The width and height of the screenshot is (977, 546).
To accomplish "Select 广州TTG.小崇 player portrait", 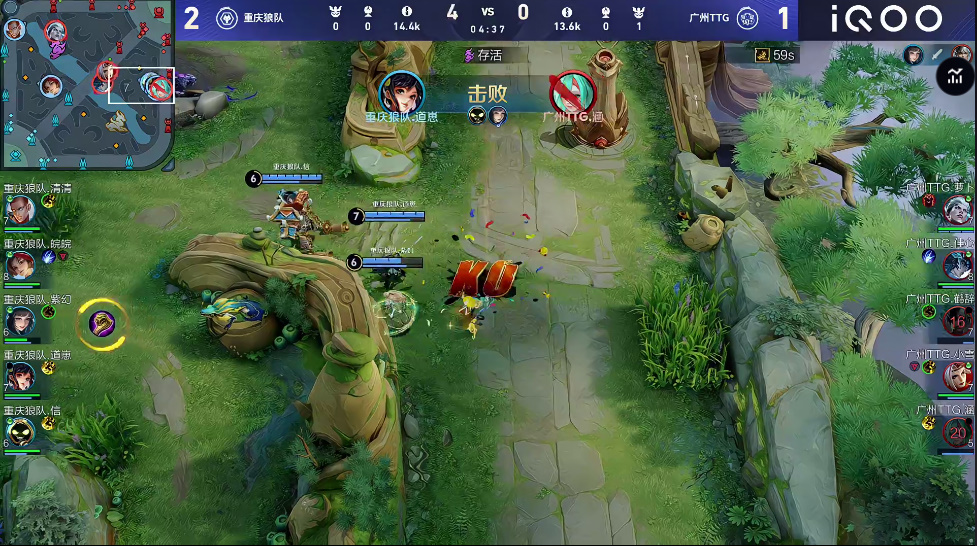I will pyautogui.click(x=958, y=376).
